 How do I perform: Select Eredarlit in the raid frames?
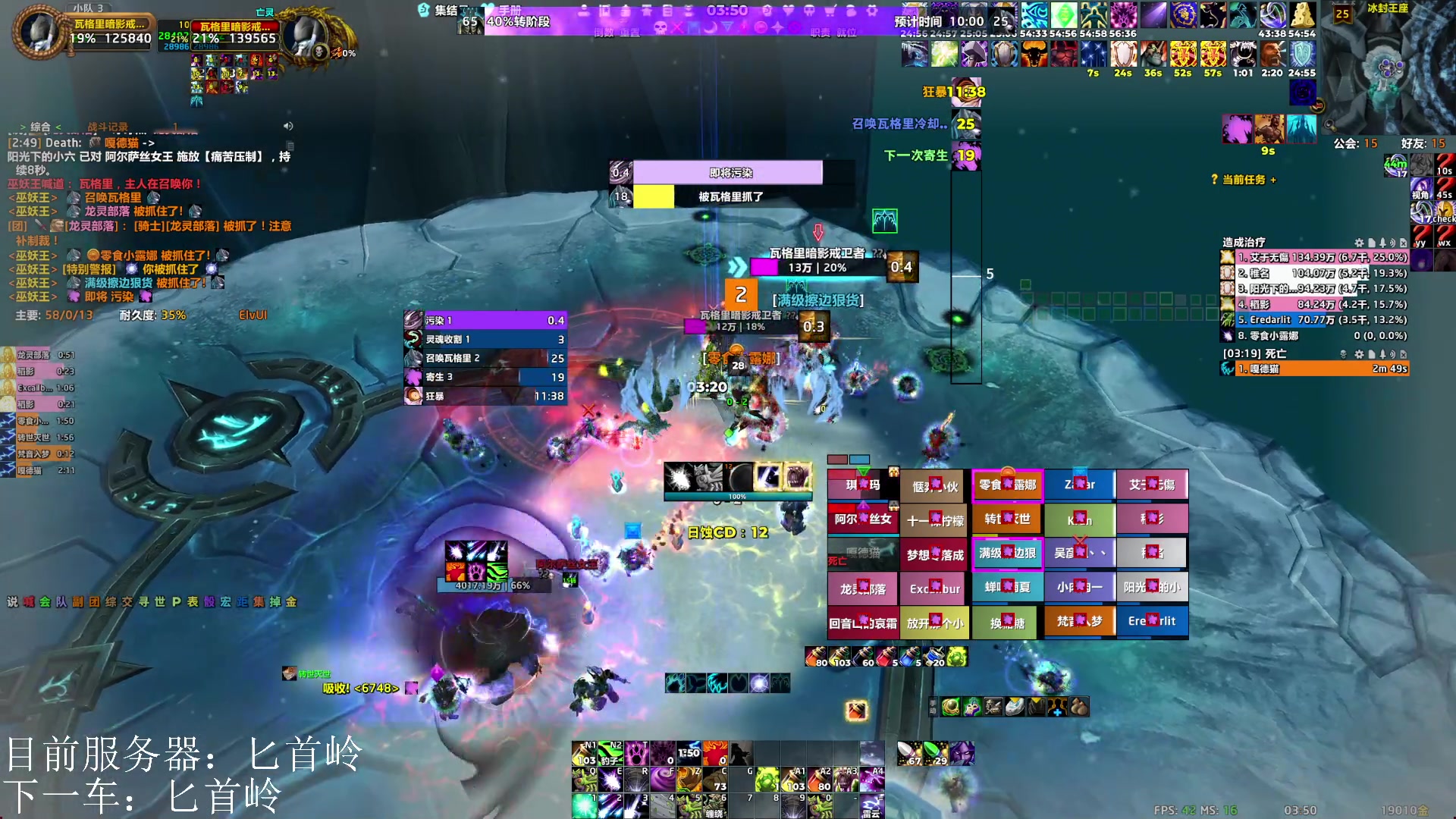click(x=1152, y=621)
